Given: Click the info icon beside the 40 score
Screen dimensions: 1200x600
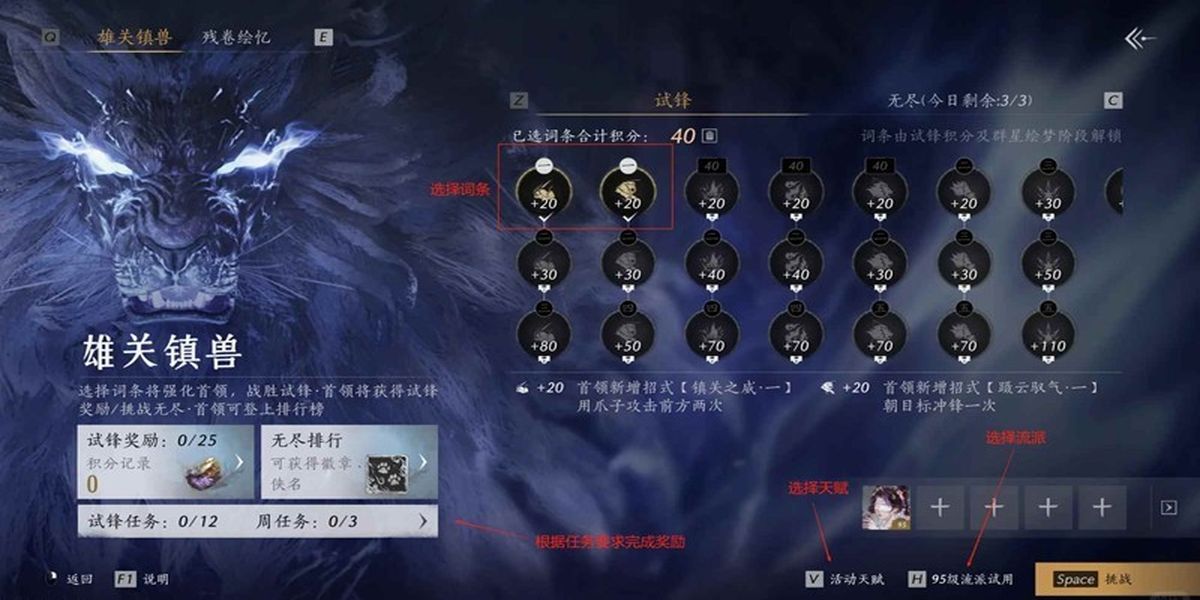Looking at the screenshot, I should pyautogui.click(x=709, y=136).
